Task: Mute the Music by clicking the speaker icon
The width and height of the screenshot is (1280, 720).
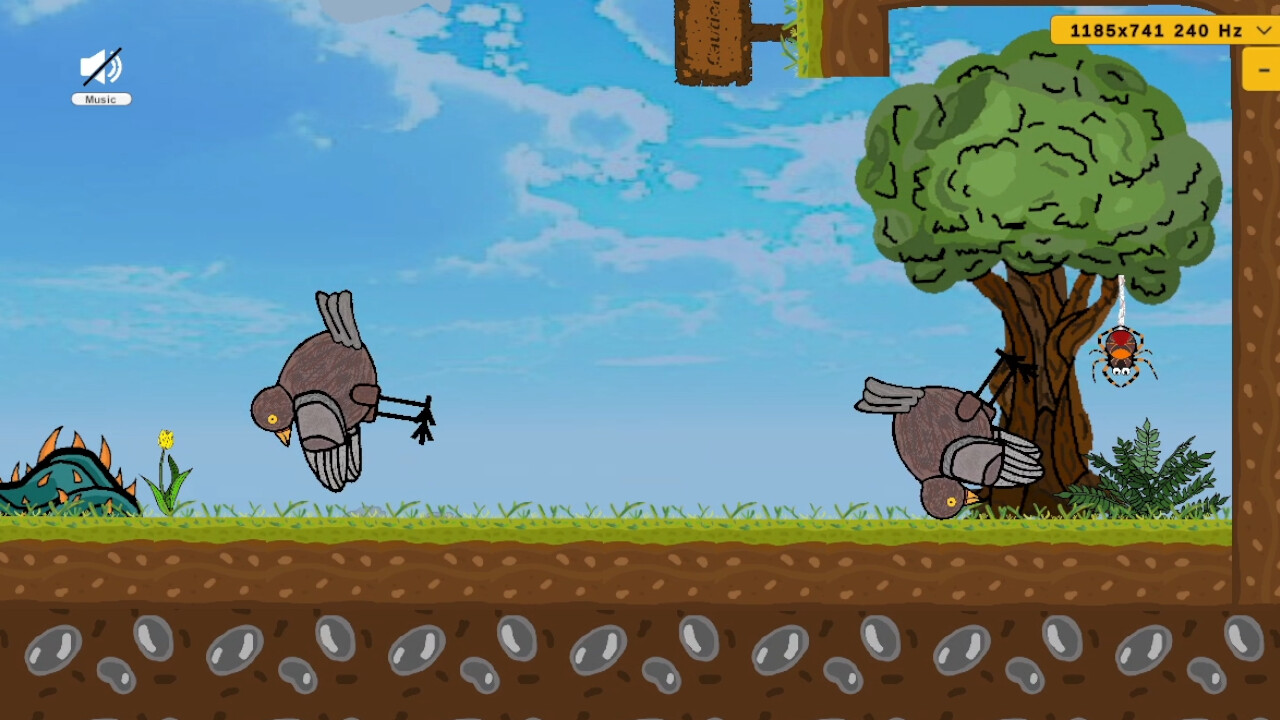Action: [x=100, y=68]
